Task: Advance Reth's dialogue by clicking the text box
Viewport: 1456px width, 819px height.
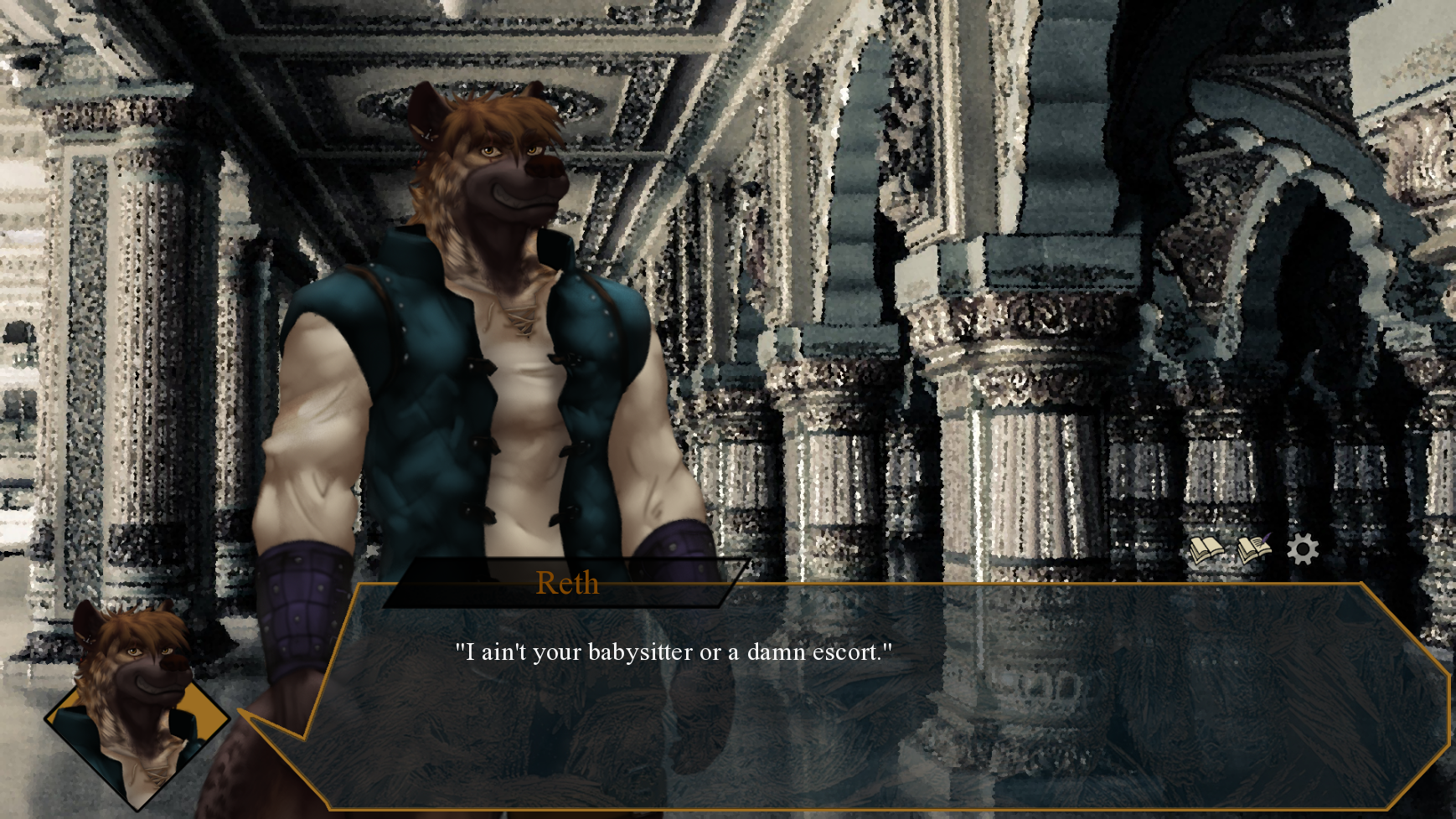Action: click(x=838, y=703)
